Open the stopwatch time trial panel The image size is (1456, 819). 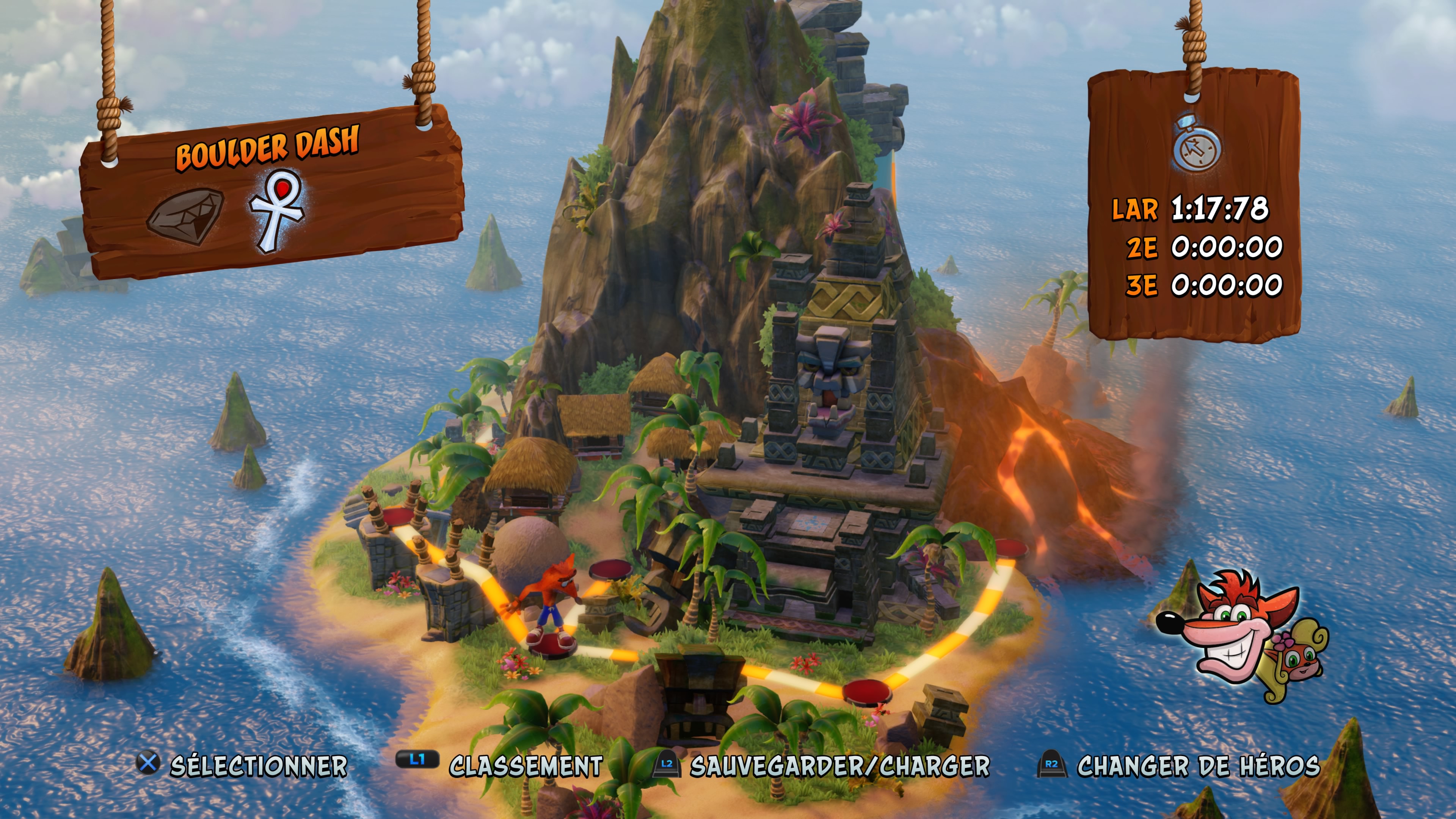point(1197,145)
